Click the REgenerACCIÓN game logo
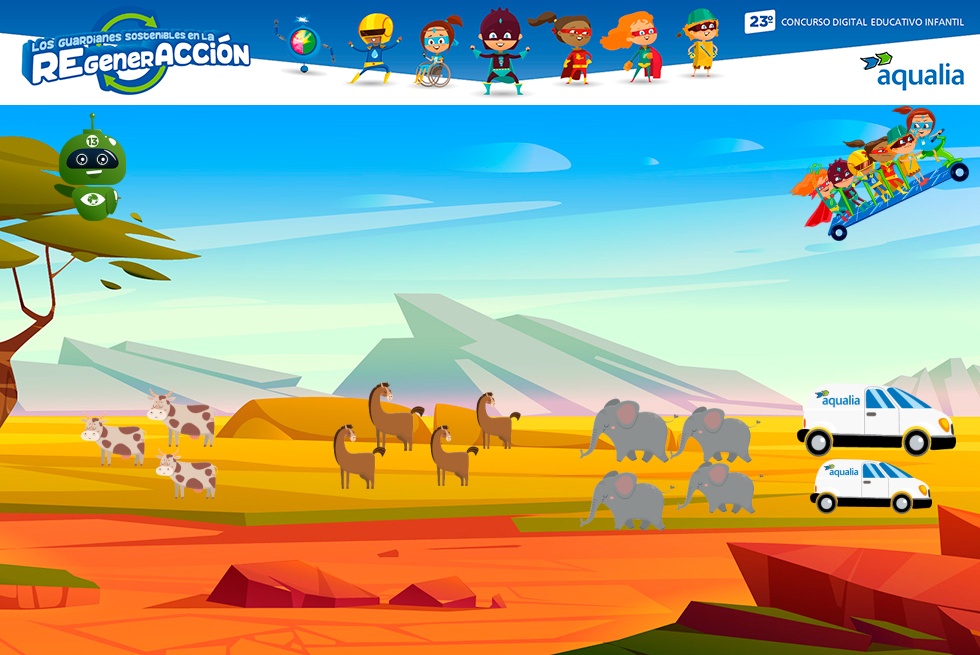 (x=136, y=53)
